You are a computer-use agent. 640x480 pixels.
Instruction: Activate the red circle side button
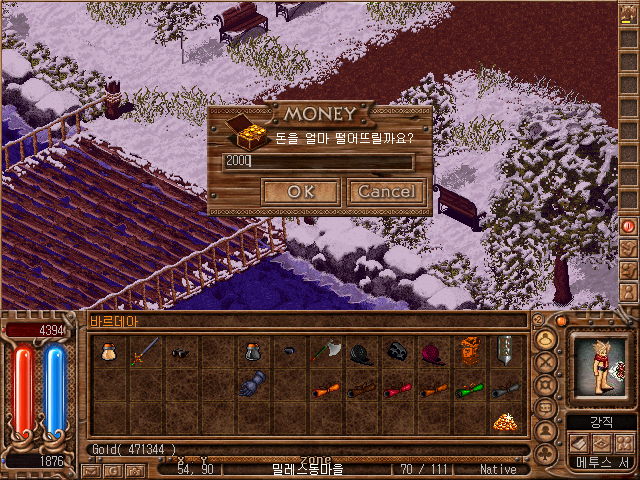point(628,226)
